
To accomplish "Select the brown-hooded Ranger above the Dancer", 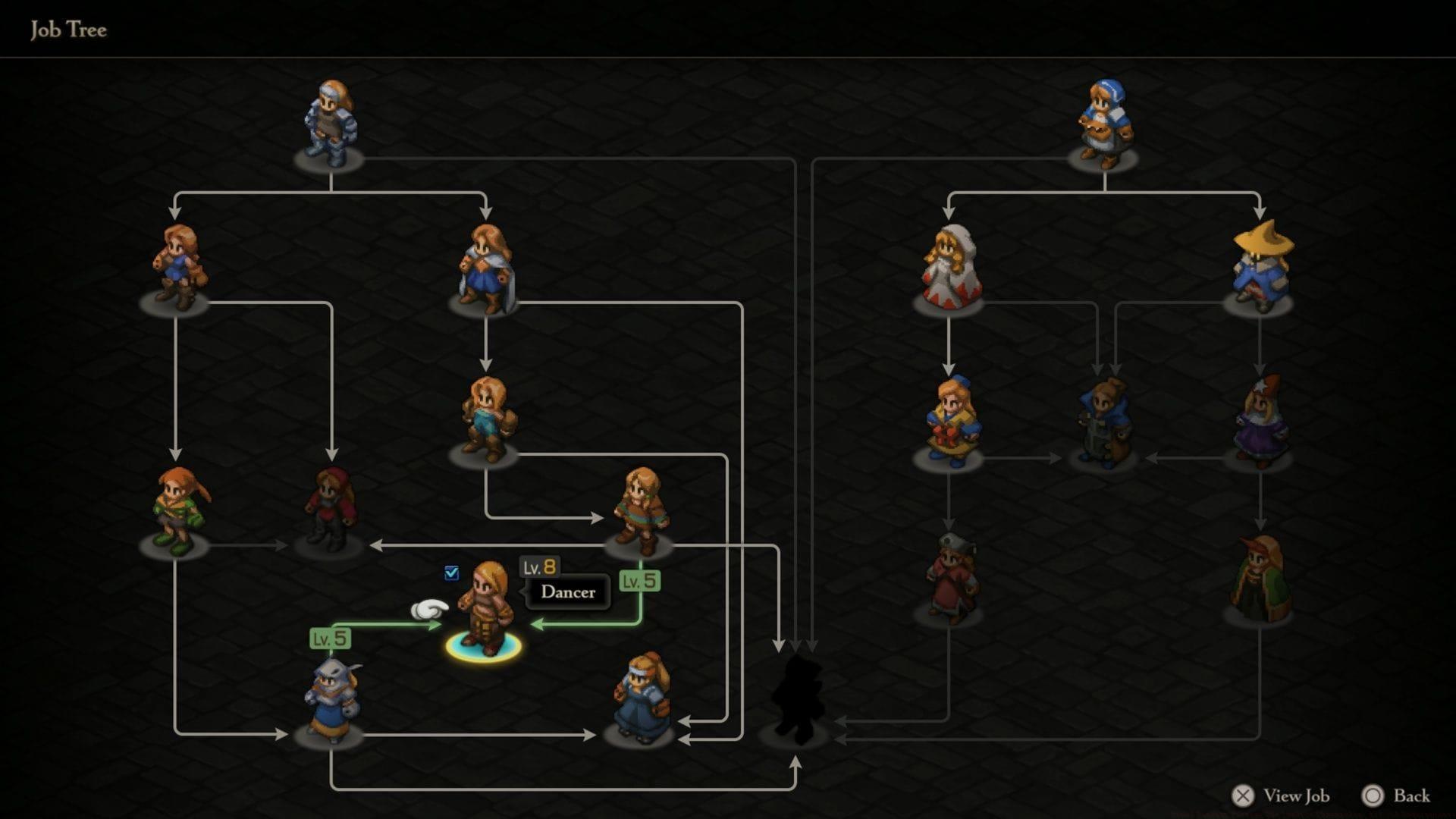I will pos(641,508).
